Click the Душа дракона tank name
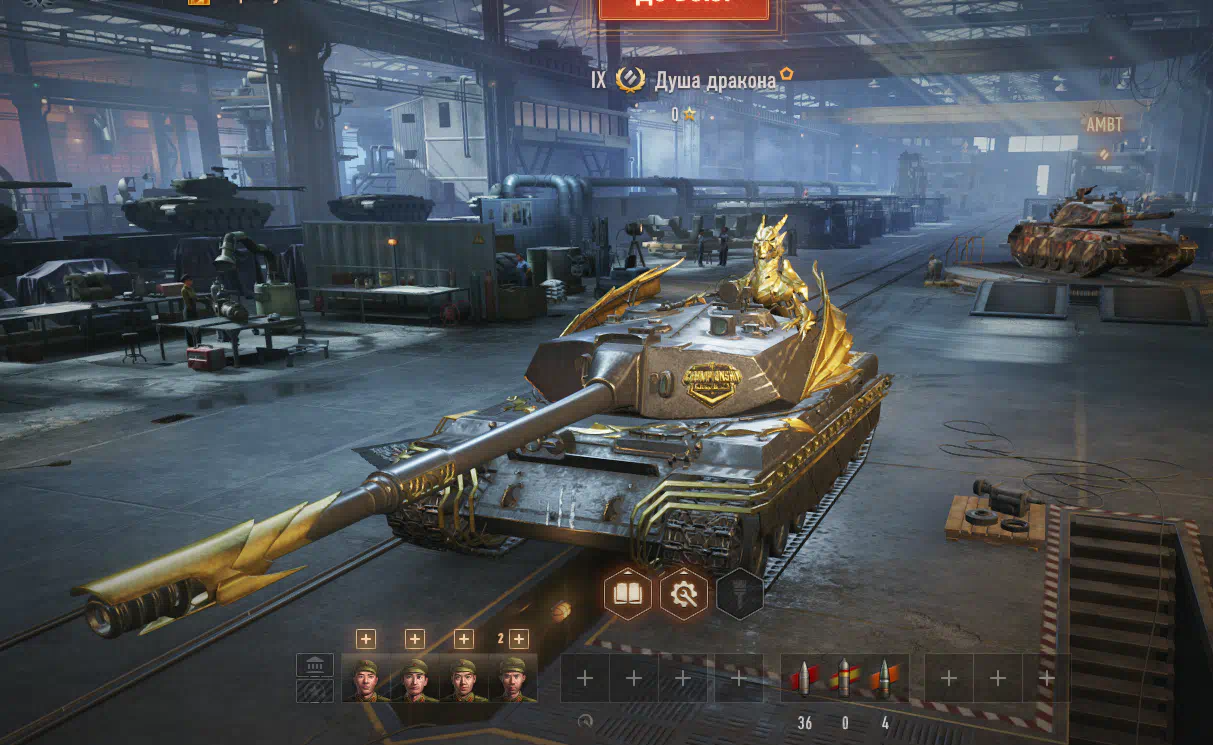1213x745 pixels. pyautogui.click(x=715, y=81)
